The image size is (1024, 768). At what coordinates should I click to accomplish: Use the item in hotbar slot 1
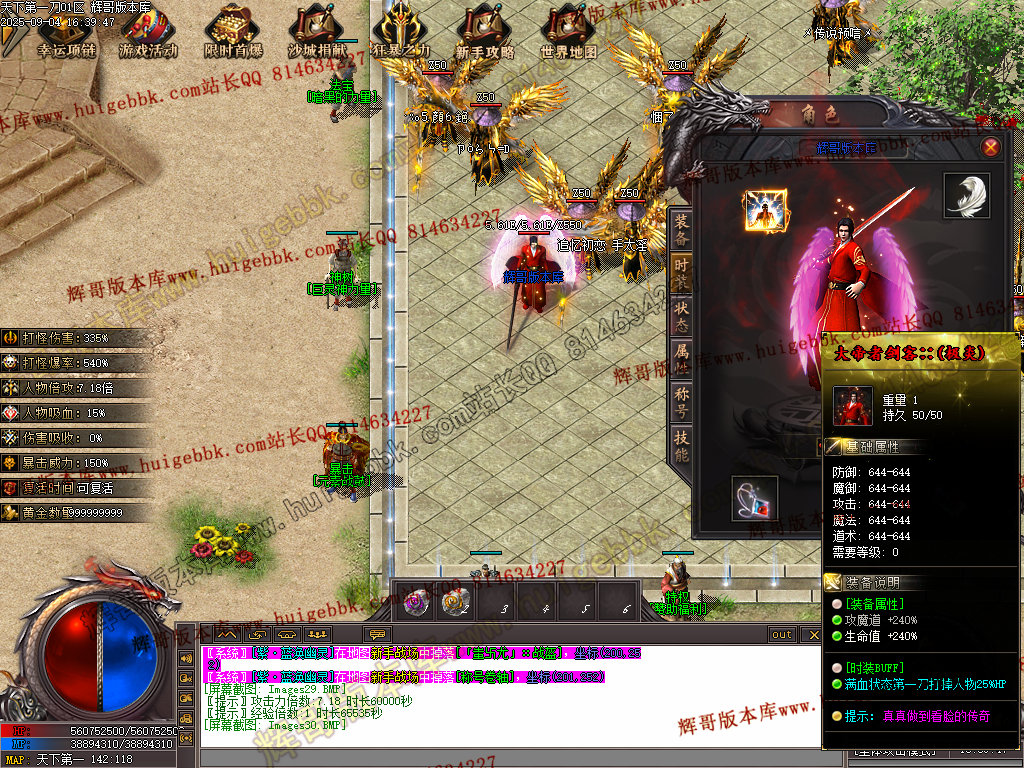pyautogui.click(x=414, y=602)
